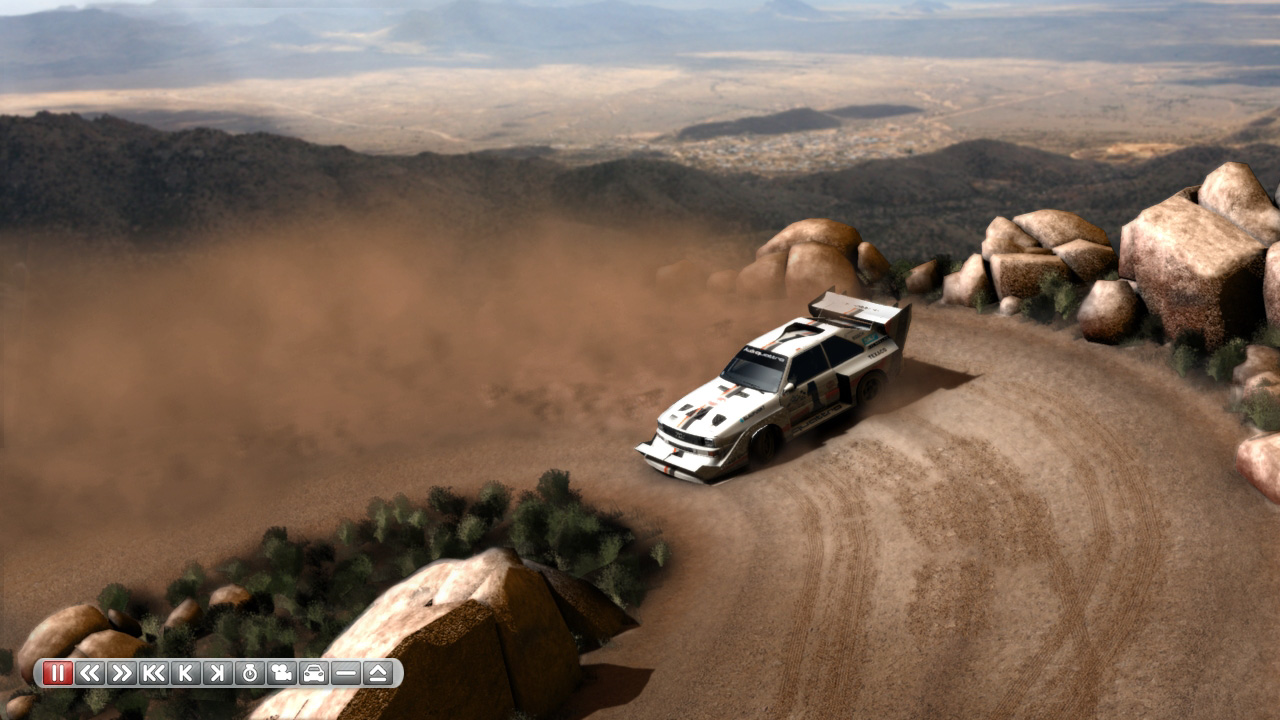Rewind the replay with the double-left arrows

90,673
